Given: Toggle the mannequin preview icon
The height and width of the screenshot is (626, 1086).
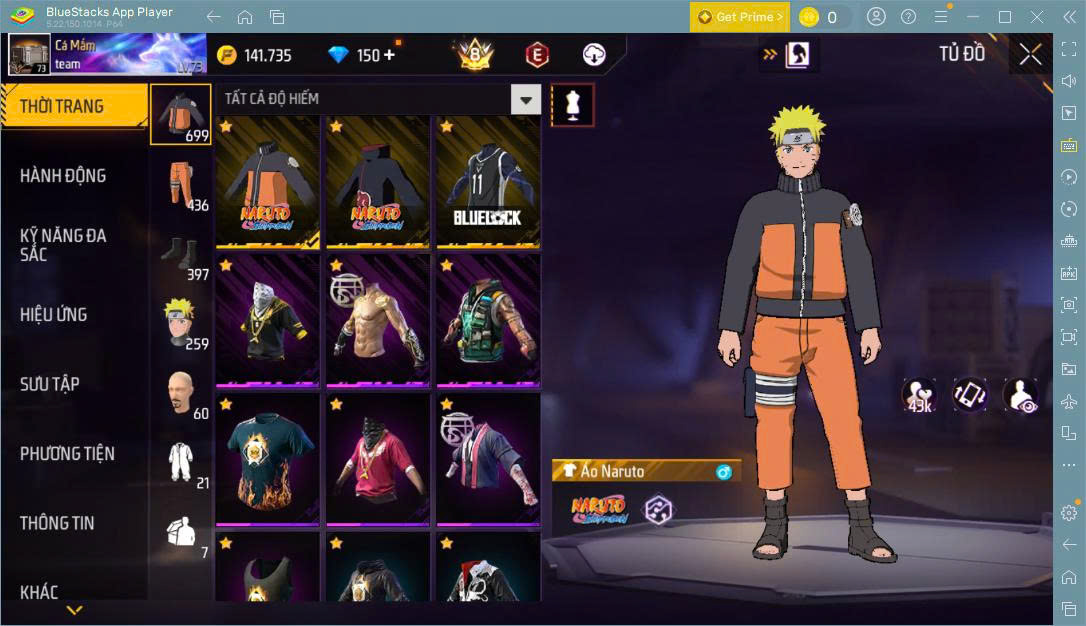Looking at the screenshot, I should coord(573,104).
